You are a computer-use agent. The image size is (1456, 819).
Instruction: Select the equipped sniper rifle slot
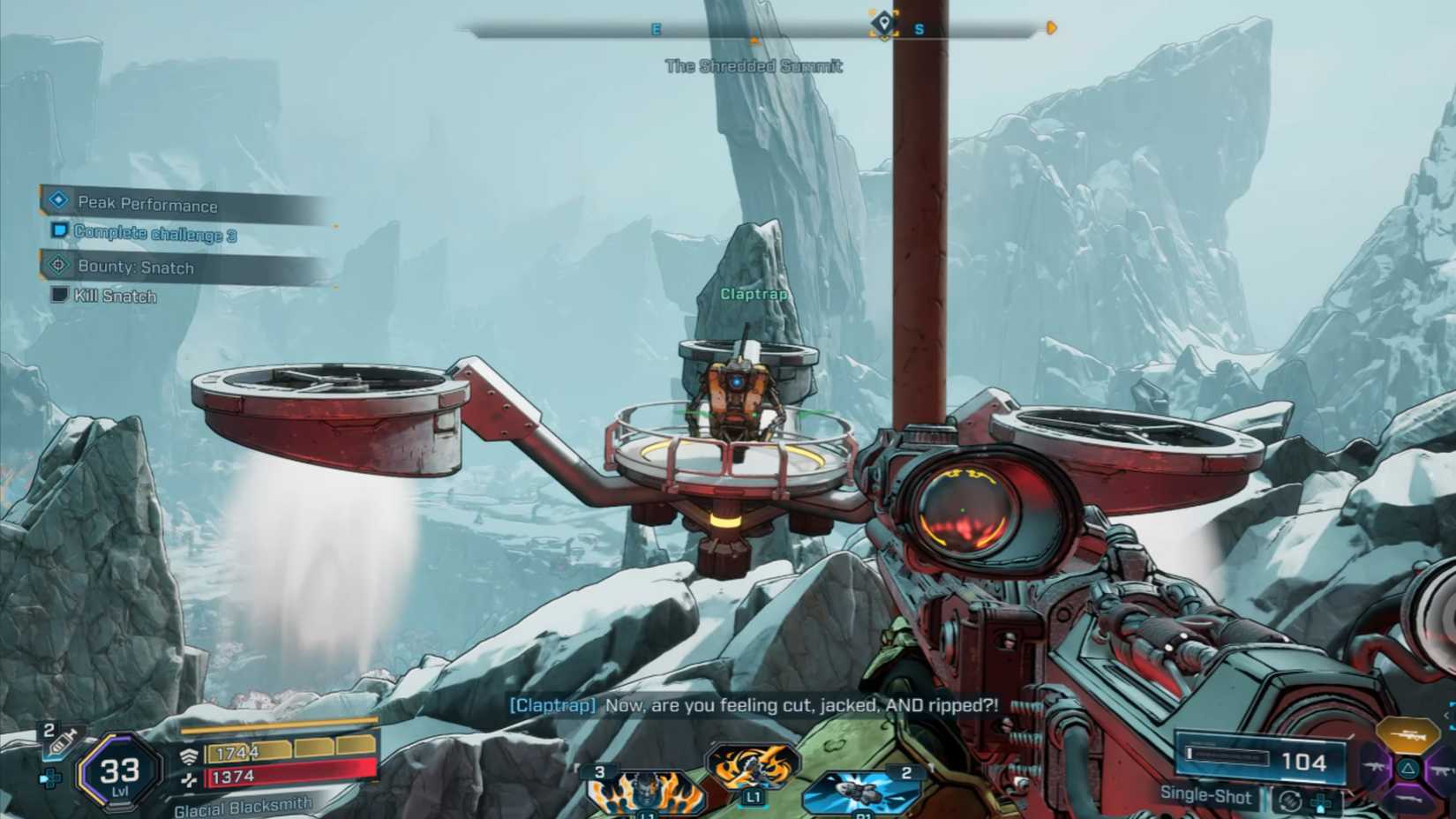[1407, 734]
